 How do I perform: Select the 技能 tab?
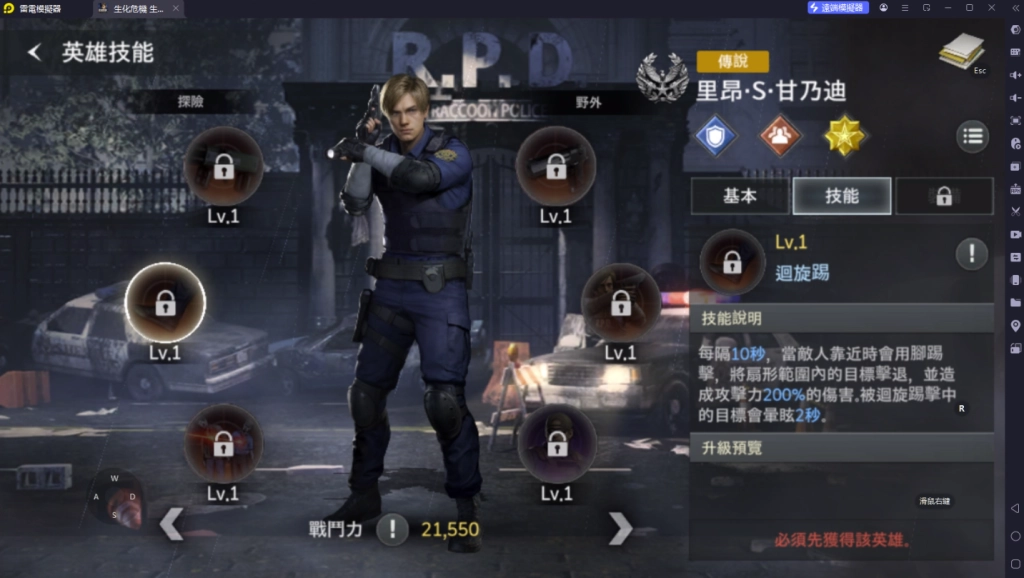click(842, 196)
